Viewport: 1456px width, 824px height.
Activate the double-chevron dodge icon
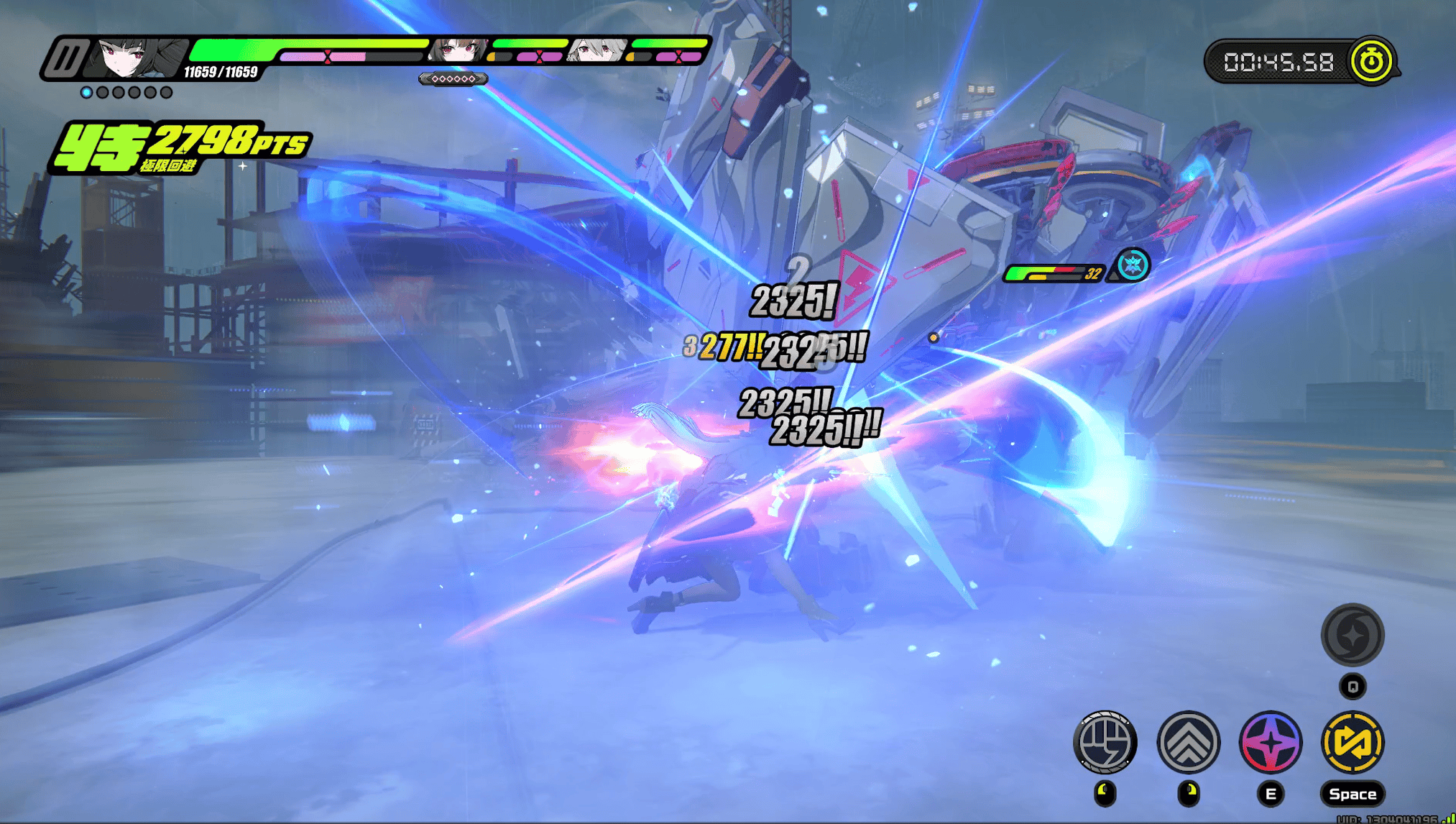1189,741
